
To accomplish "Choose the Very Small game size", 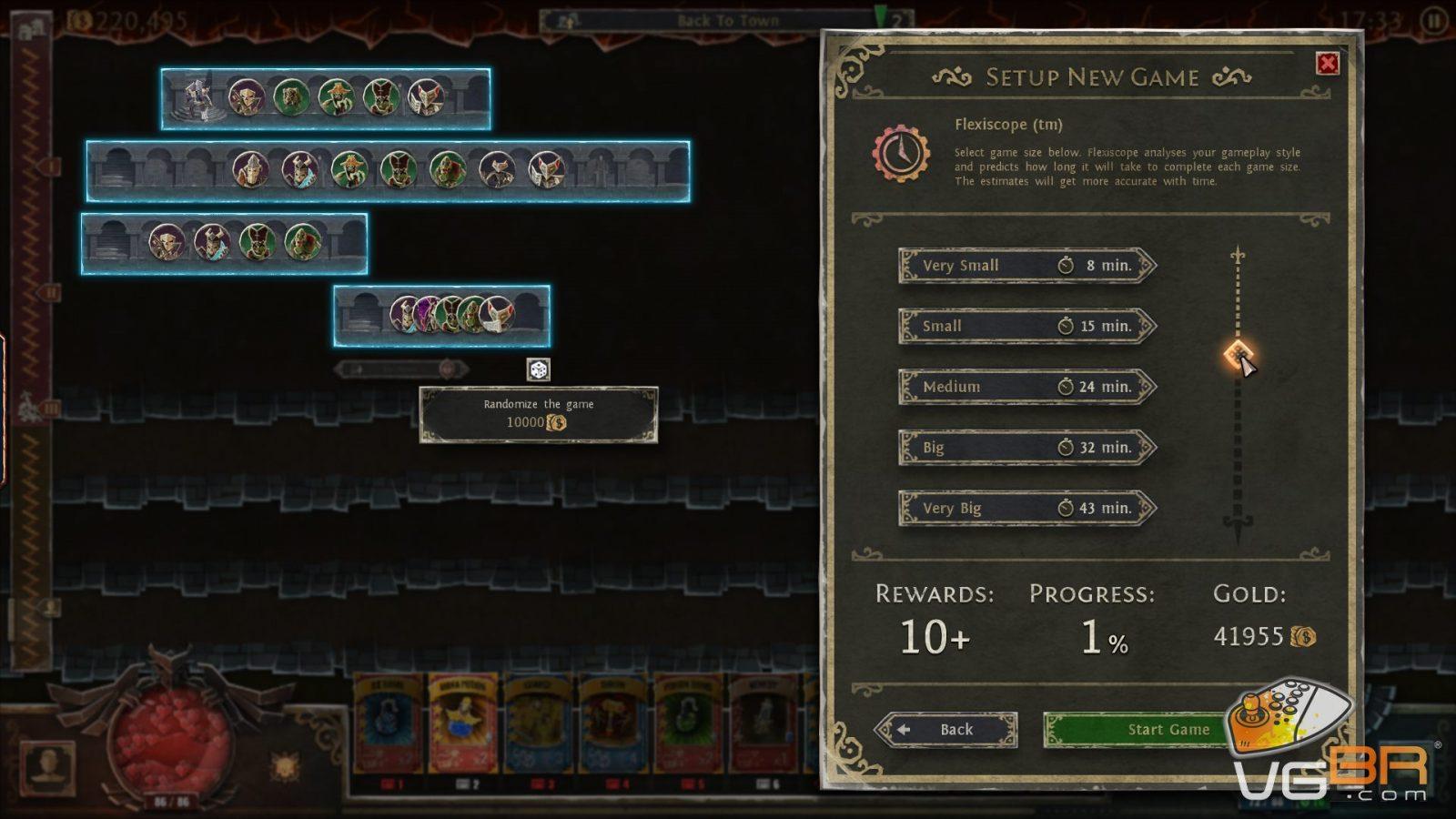I will point(1026,266).
